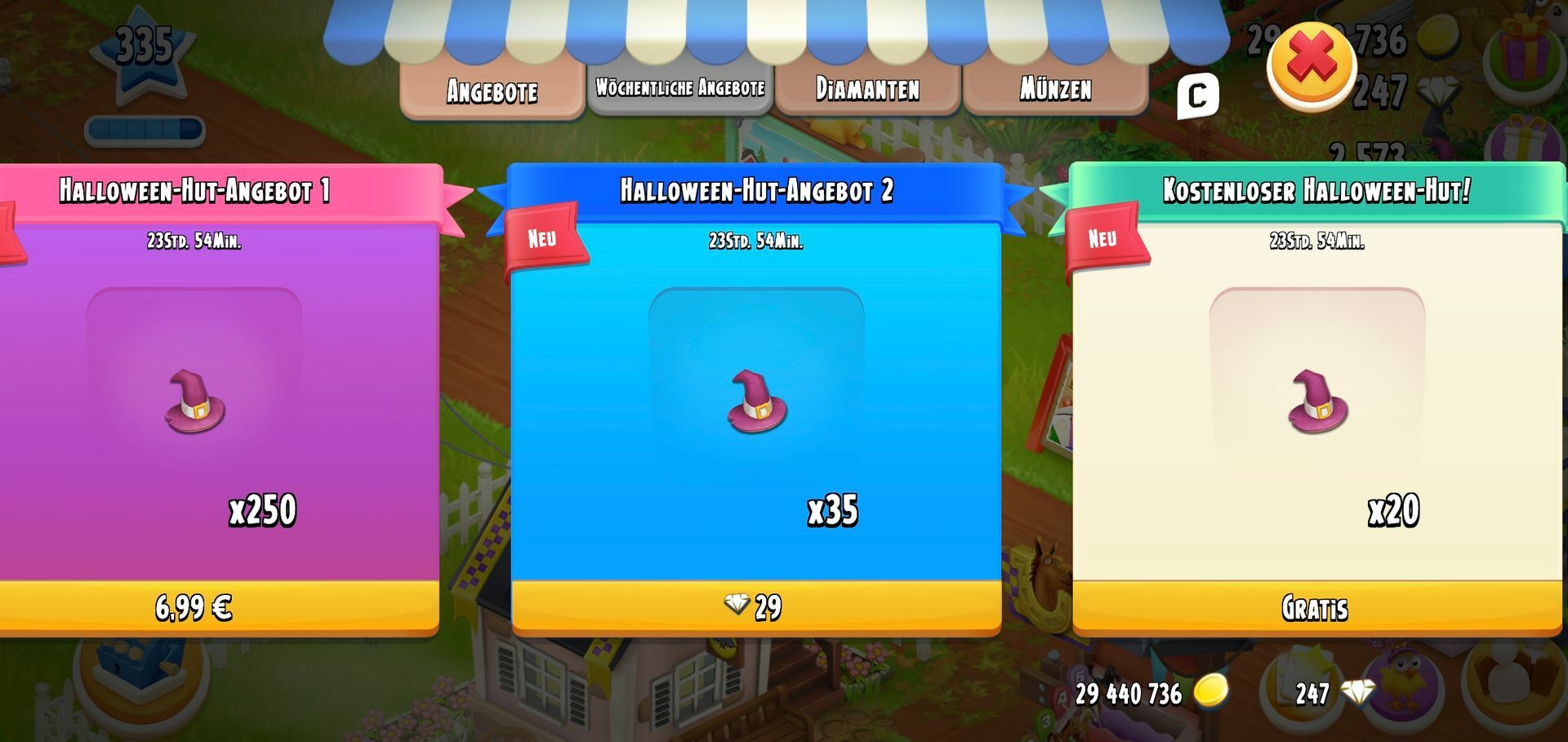The height and width of the screenshot is (742, 1568).
Task: Select the x250 witch hat tile
Action: point(194,402)
